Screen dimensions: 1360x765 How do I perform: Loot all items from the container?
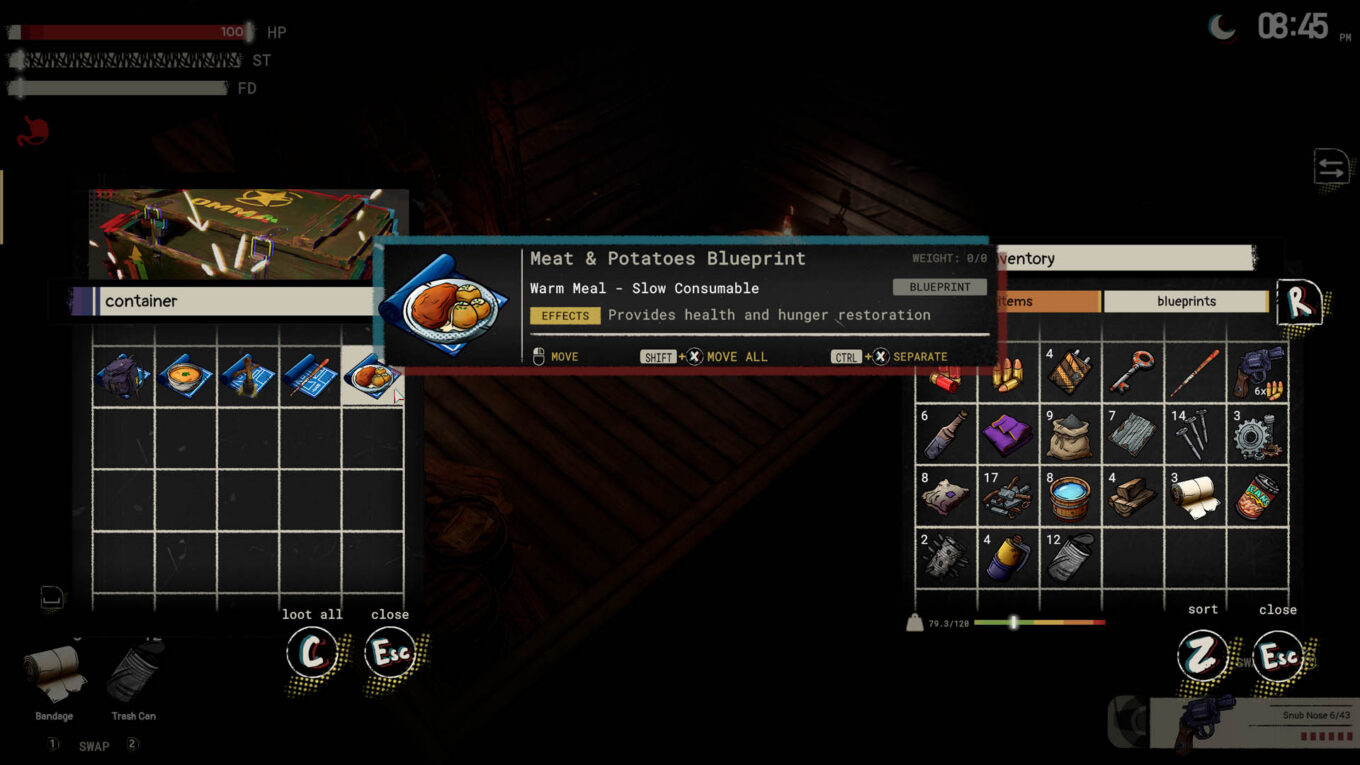point(313,654)
